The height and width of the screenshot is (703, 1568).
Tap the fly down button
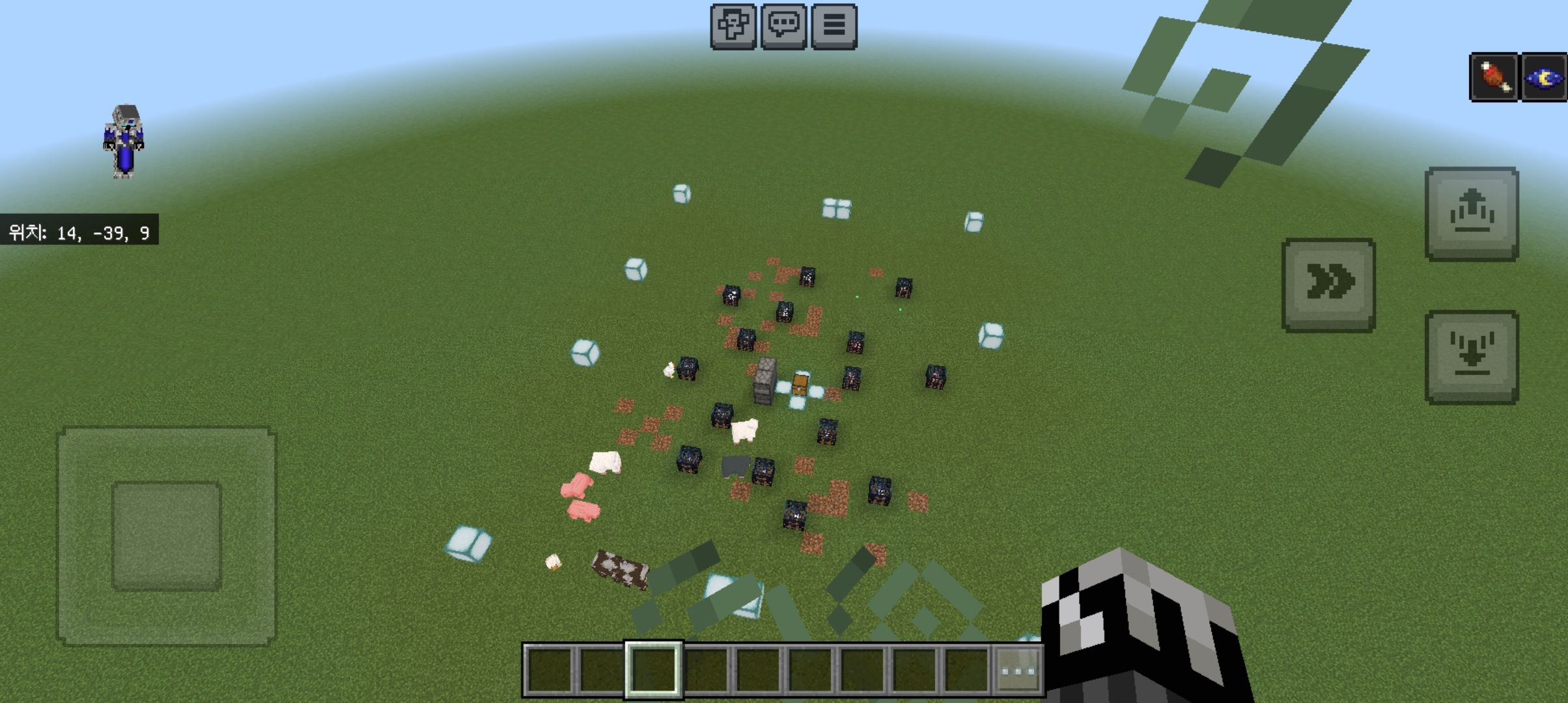[1472, 357]
